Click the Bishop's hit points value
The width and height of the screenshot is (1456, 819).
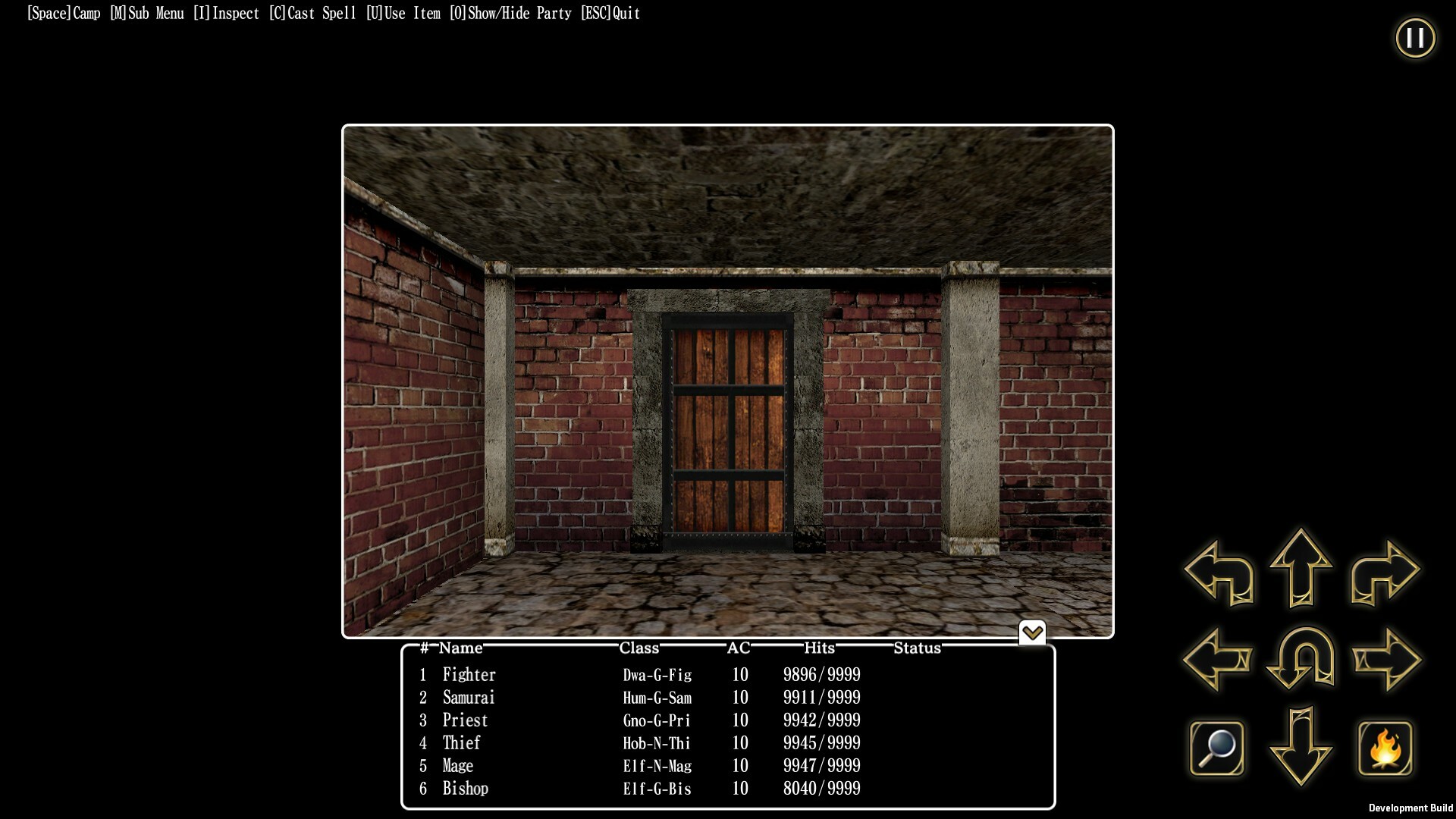(822, 789)
